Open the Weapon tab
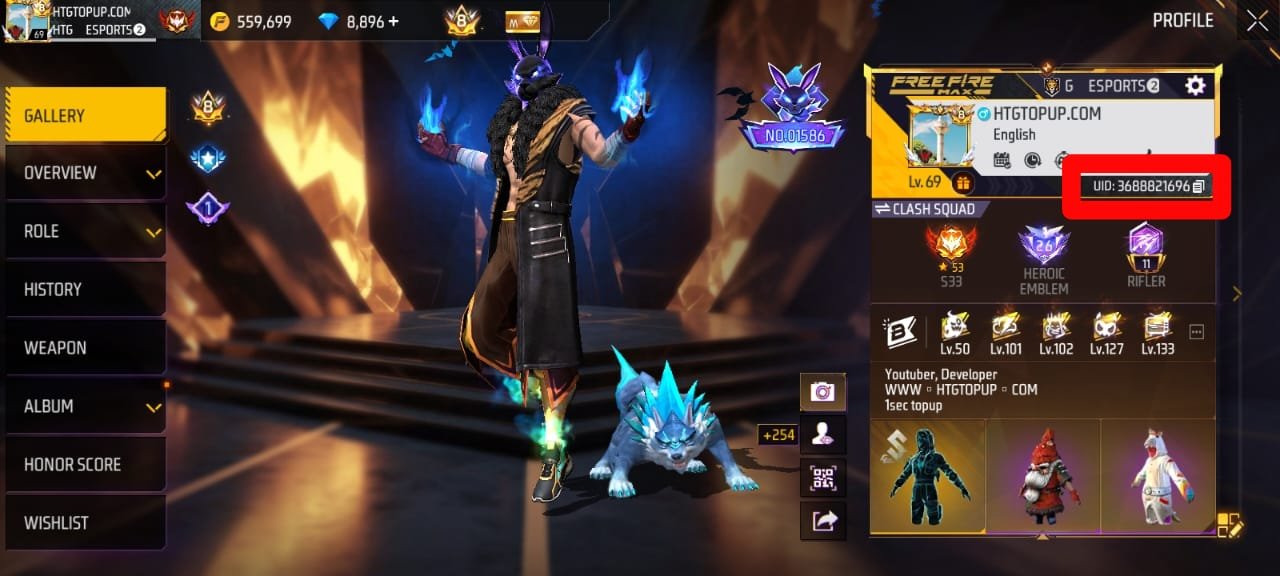1280x576 pixels. (x=85, y=348)
